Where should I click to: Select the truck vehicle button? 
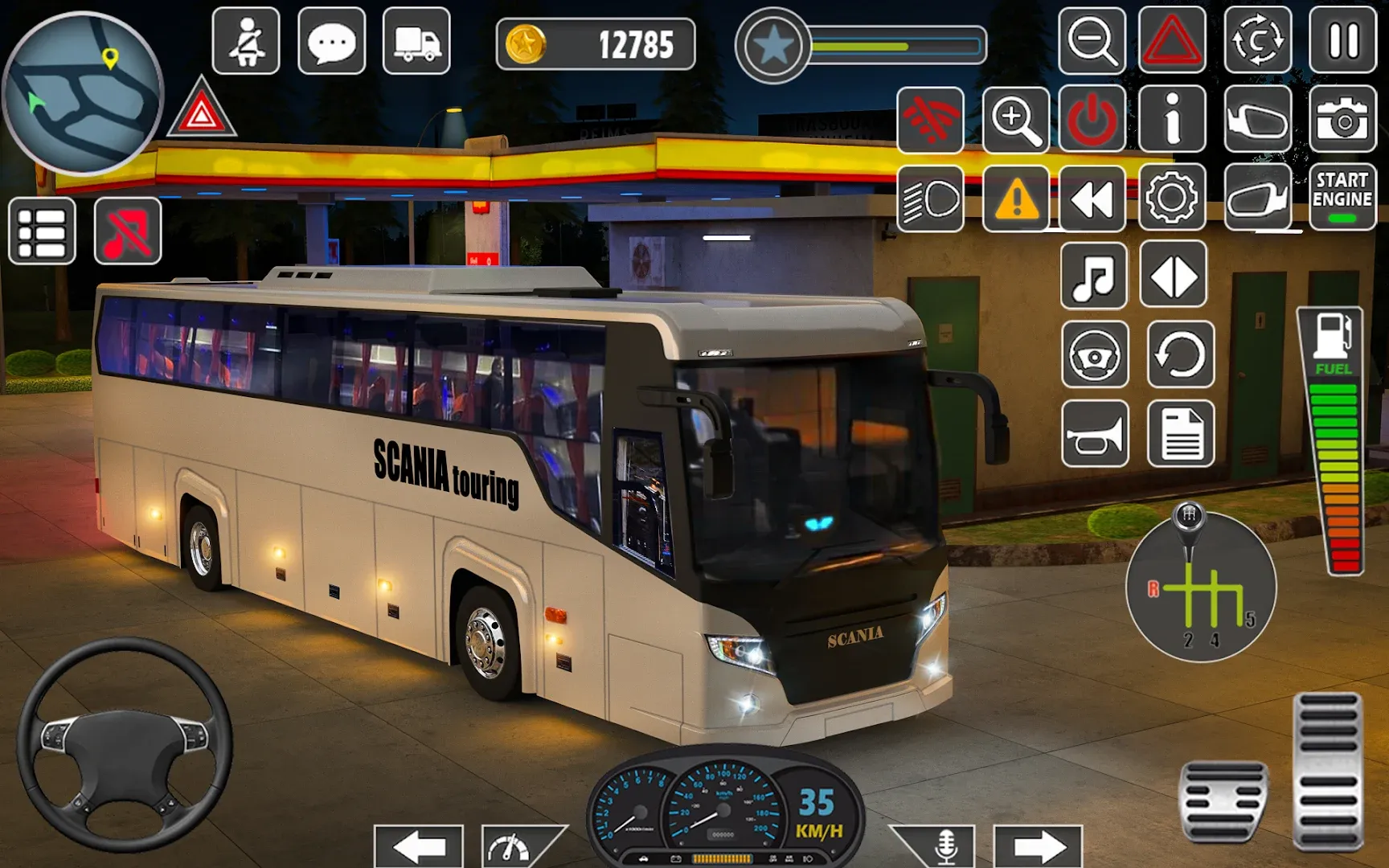pos(416,41)
